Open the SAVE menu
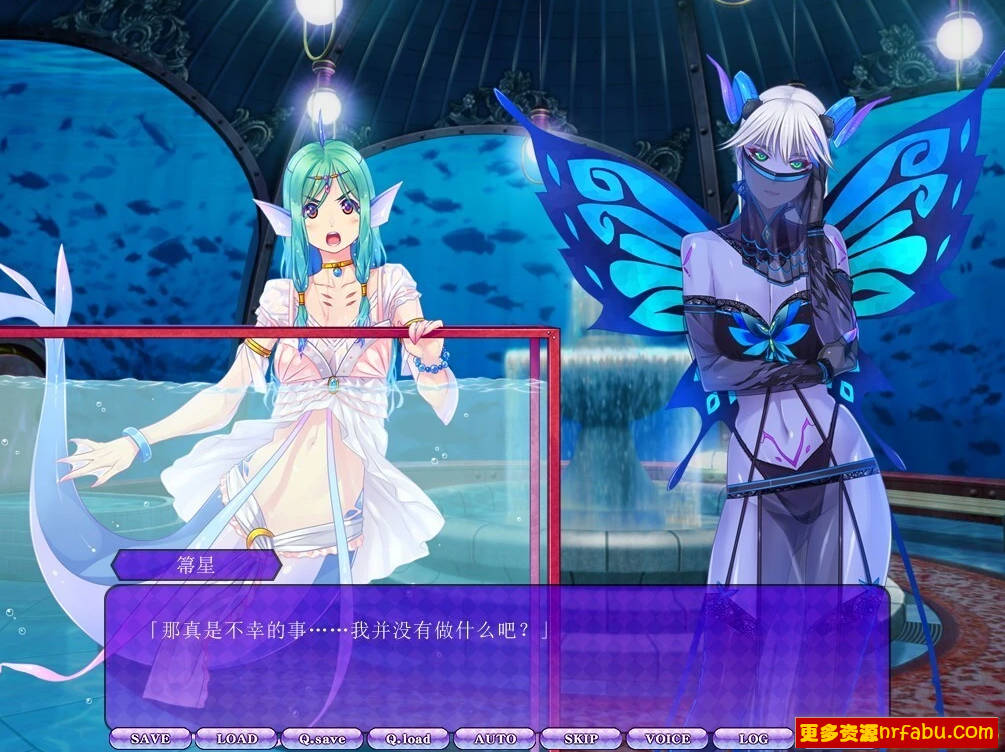 pos(150,739)
